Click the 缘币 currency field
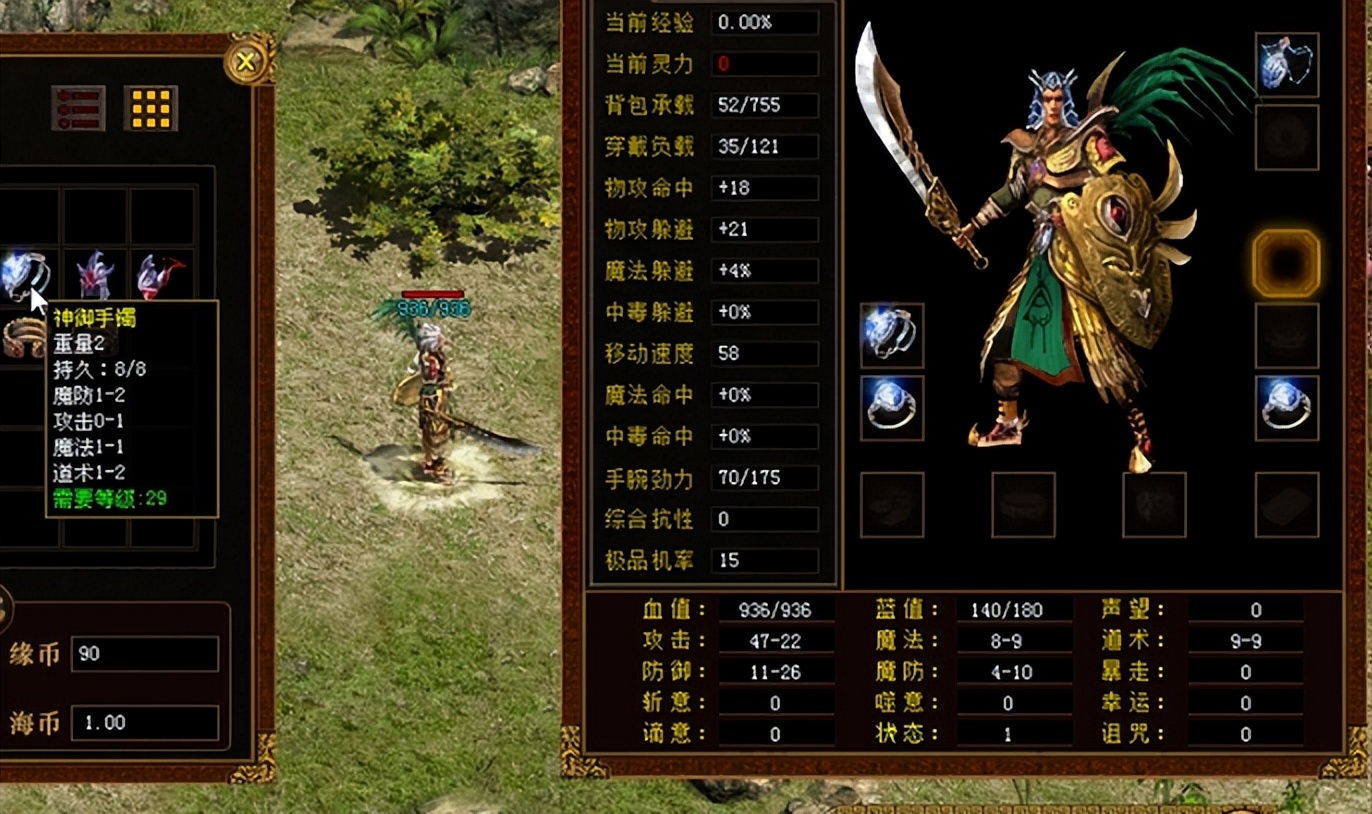The image size is (1372, 814). (145, 654)
